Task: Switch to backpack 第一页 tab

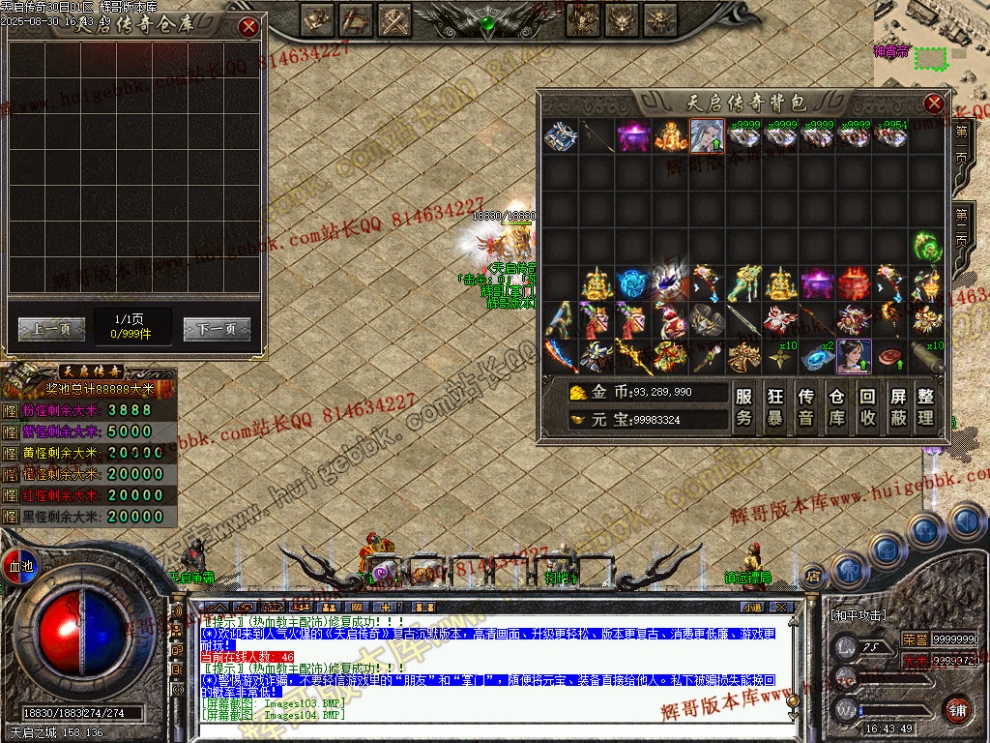Action: coord(961,146)
